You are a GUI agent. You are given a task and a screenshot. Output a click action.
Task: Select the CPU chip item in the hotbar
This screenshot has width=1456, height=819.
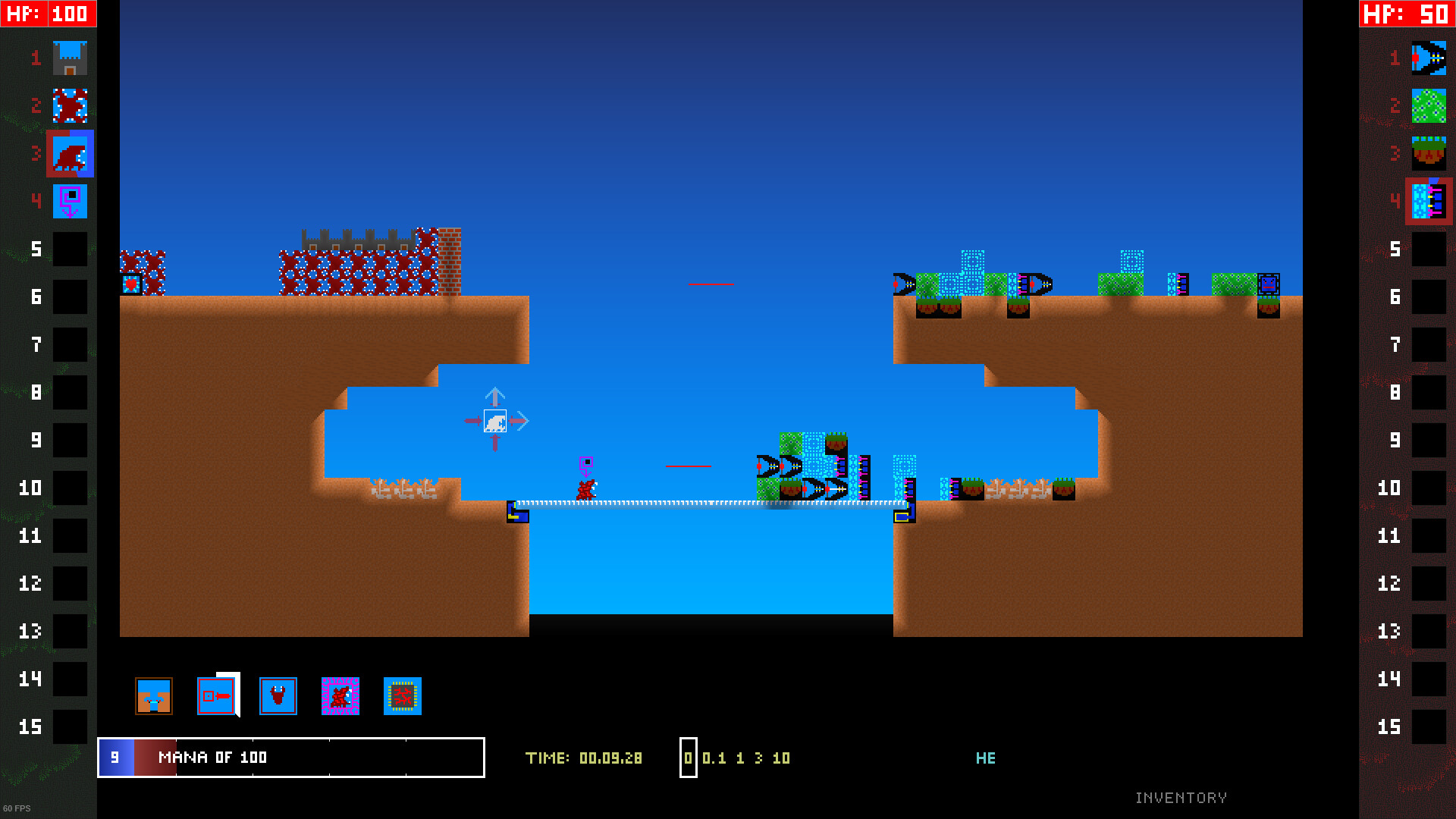tap(402, 696)
